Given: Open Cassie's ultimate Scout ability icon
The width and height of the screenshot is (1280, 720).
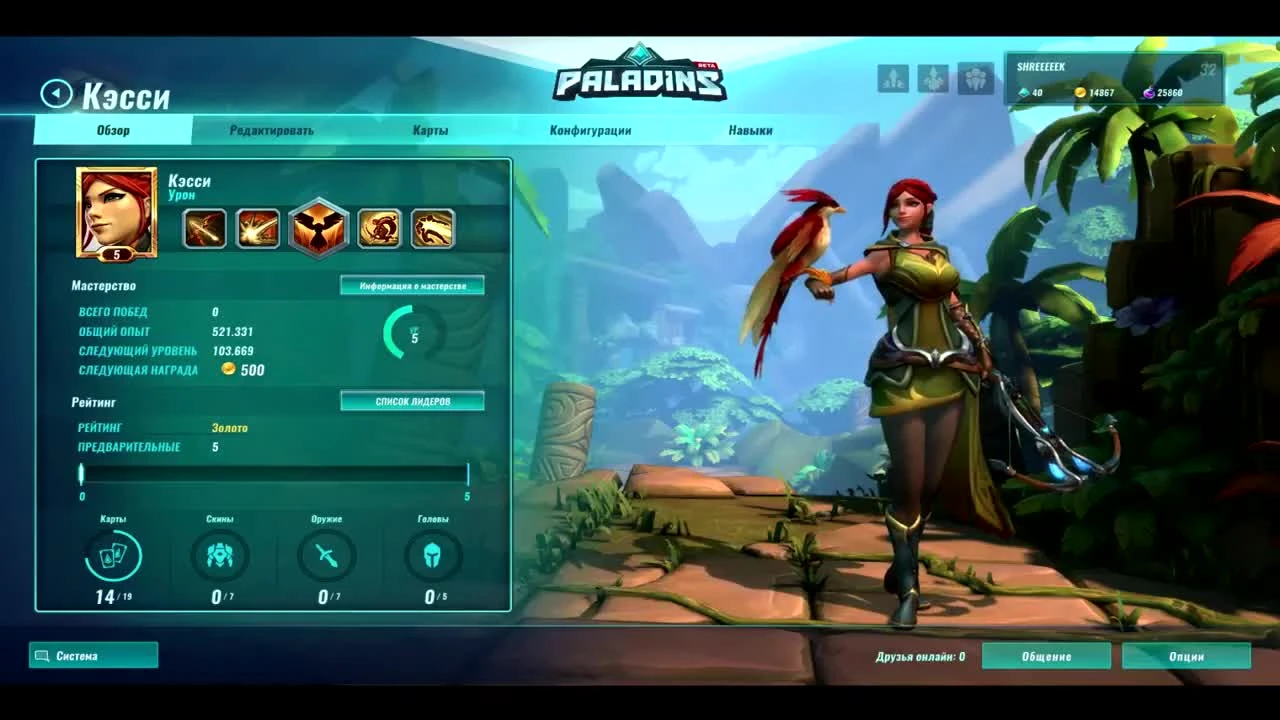Looking at the screenshot, I should coord(319,227).
